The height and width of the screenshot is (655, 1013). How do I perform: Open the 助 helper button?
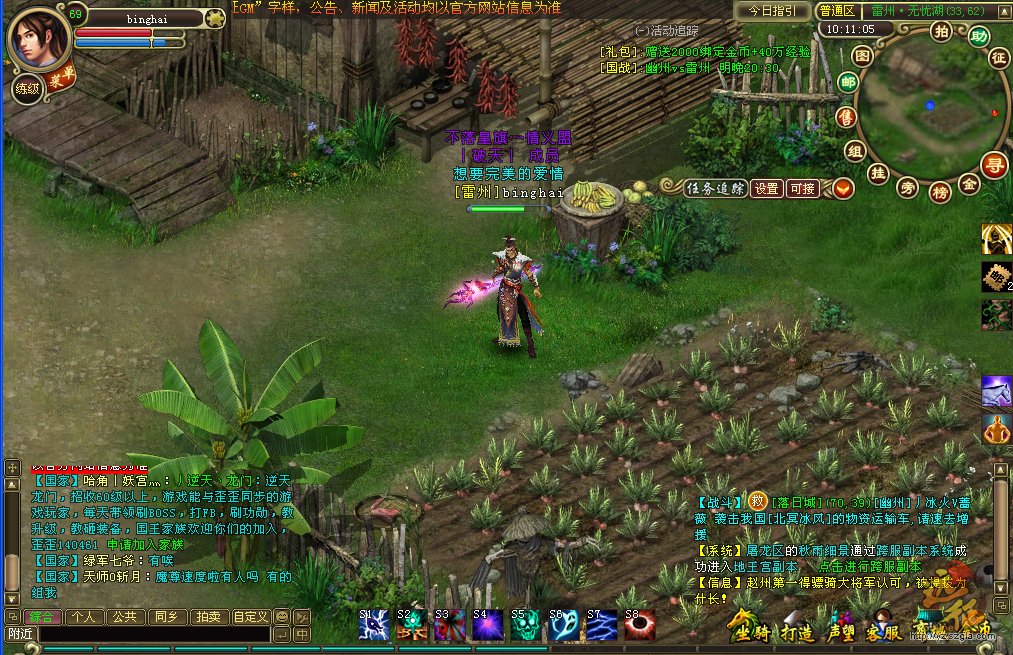(x=979, y=37)
